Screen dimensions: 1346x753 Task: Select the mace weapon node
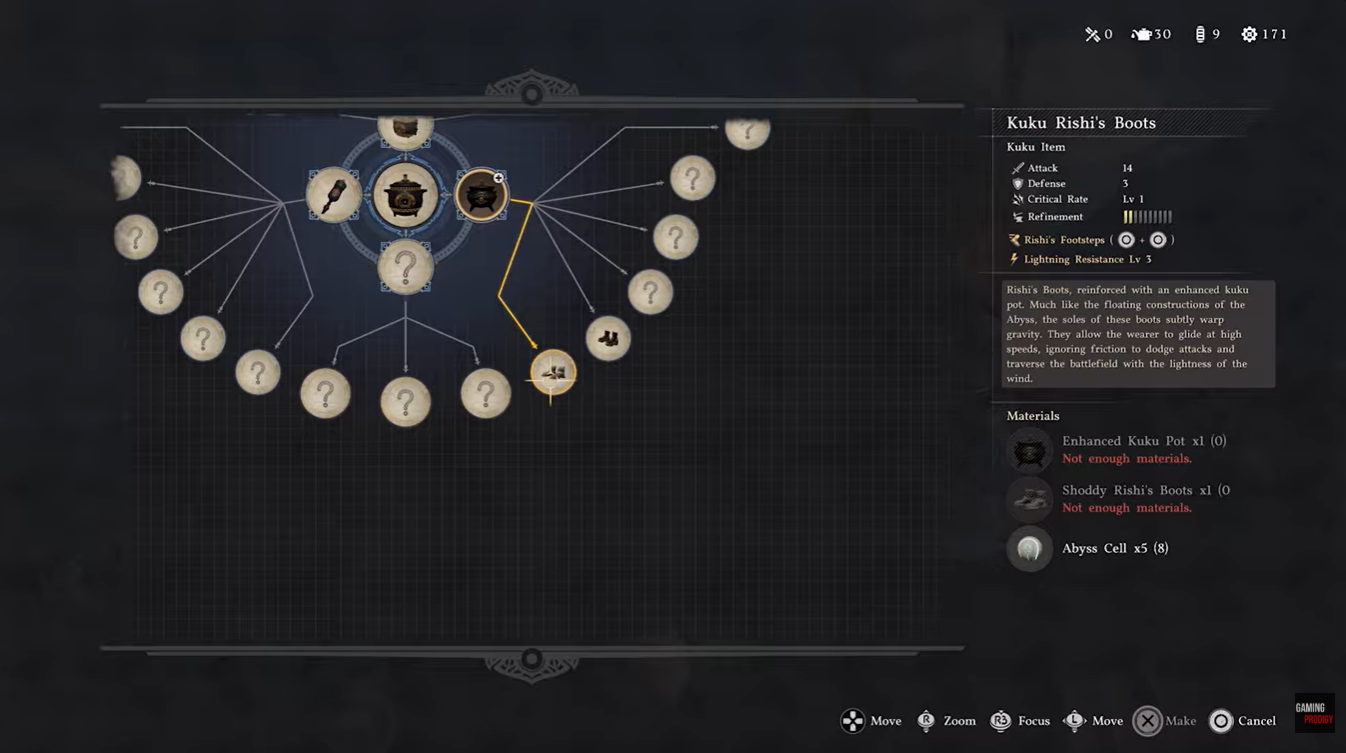point(334,194)
